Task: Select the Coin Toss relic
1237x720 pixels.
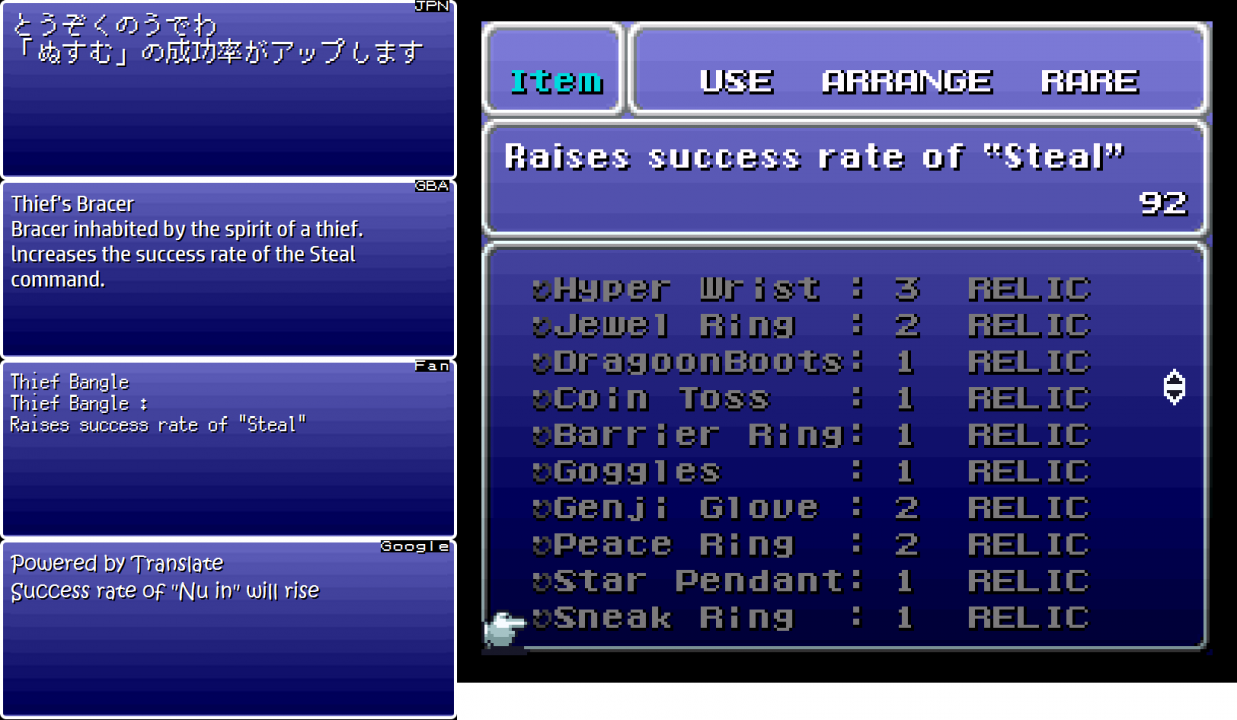Action: click(x=661, y=399)
